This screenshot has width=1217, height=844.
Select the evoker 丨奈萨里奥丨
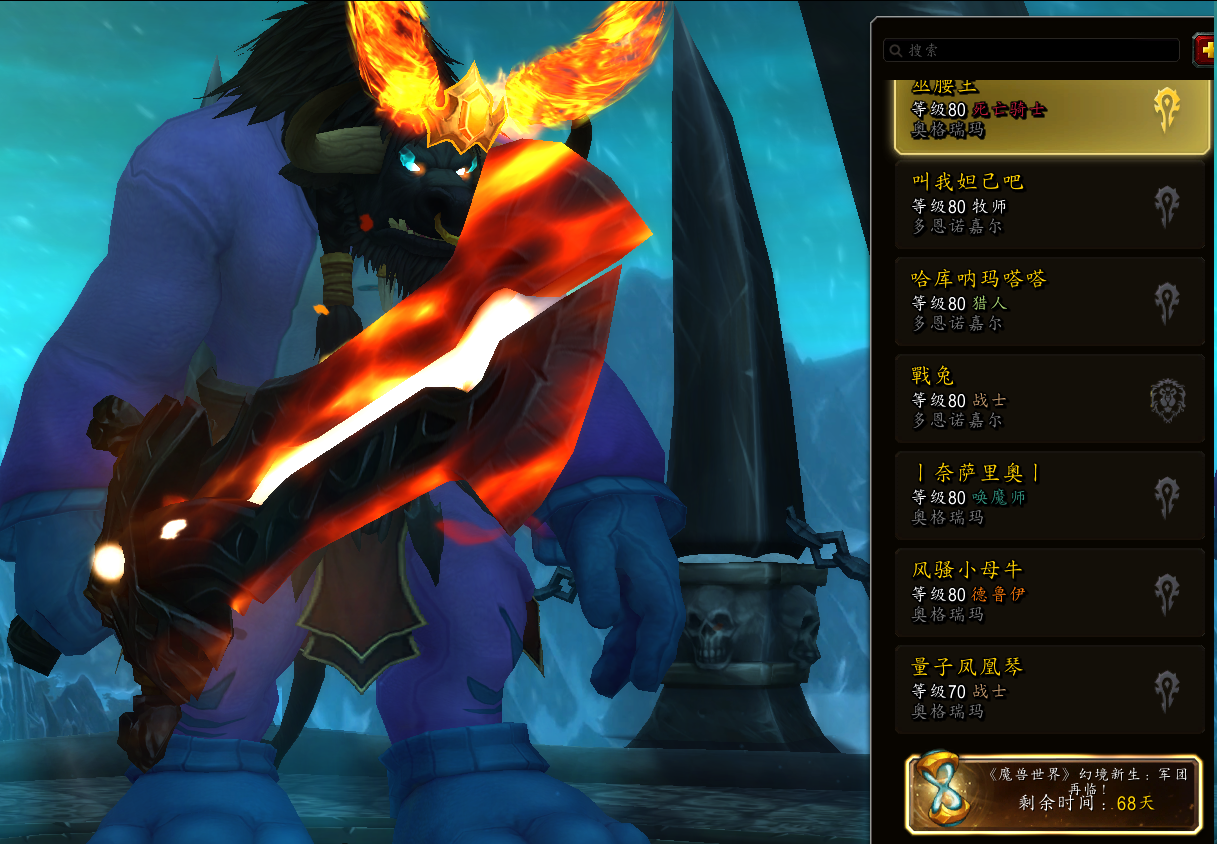click(1050, 495)
